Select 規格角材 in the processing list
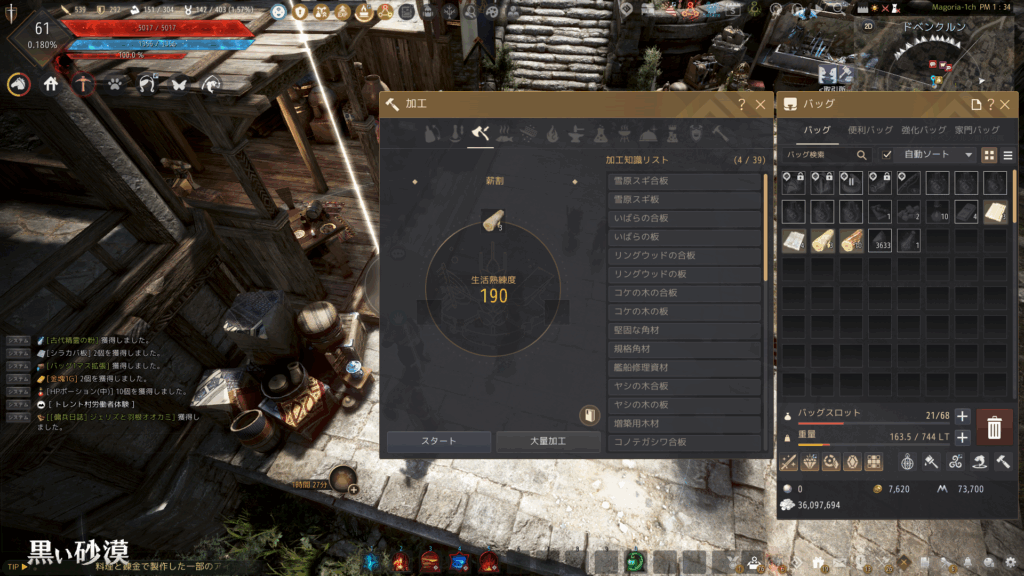The height and width of the screenshot is (576, 1024). click(685, 349)
